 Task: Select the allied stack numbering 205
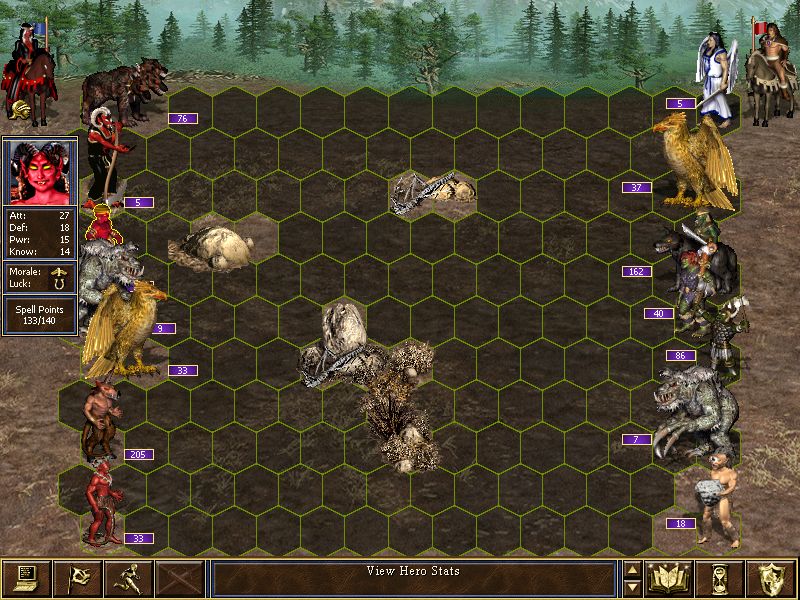click(x=101, y=420)
